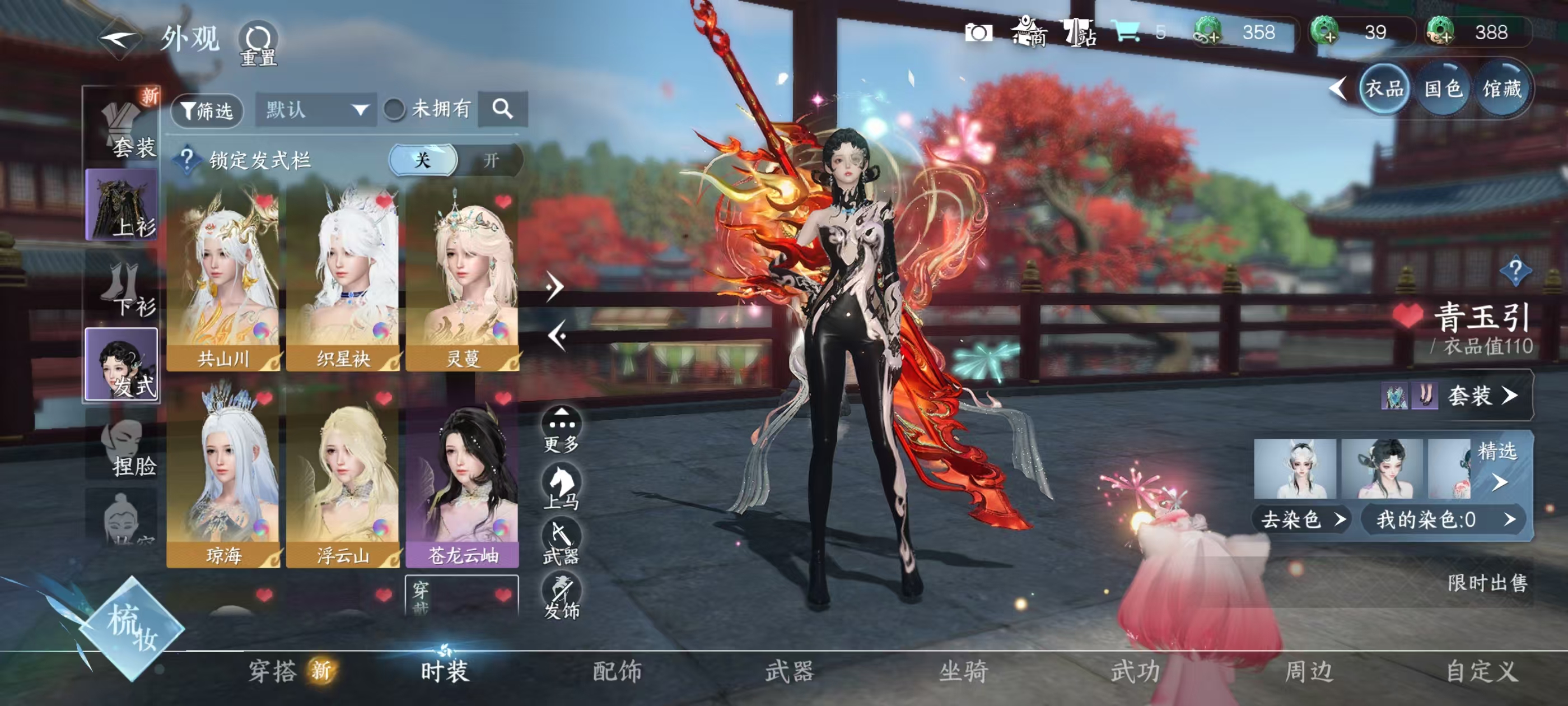
Task: Toggle the 未拥有 checkbox
Action: (394, 110)
